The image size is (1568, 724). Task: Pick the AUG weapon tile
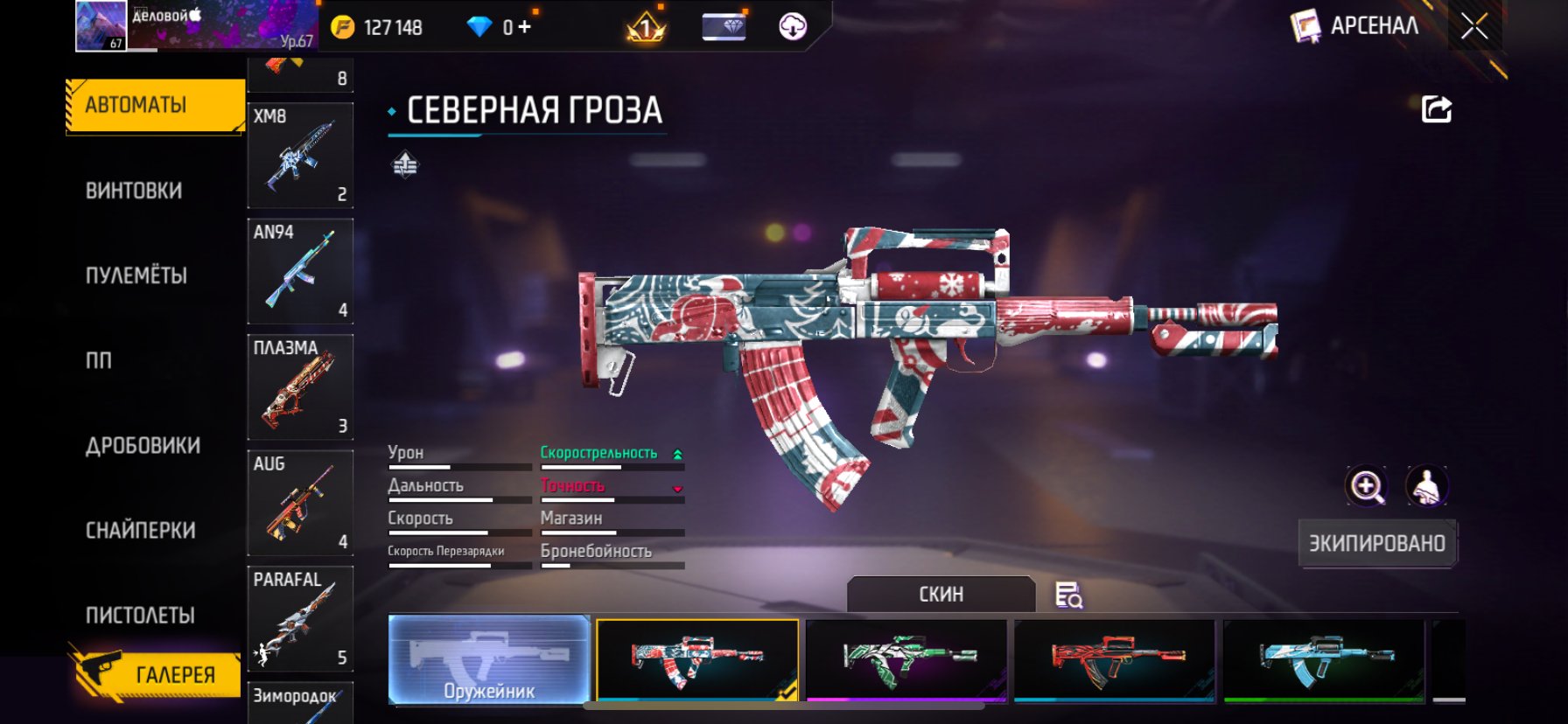300,503
